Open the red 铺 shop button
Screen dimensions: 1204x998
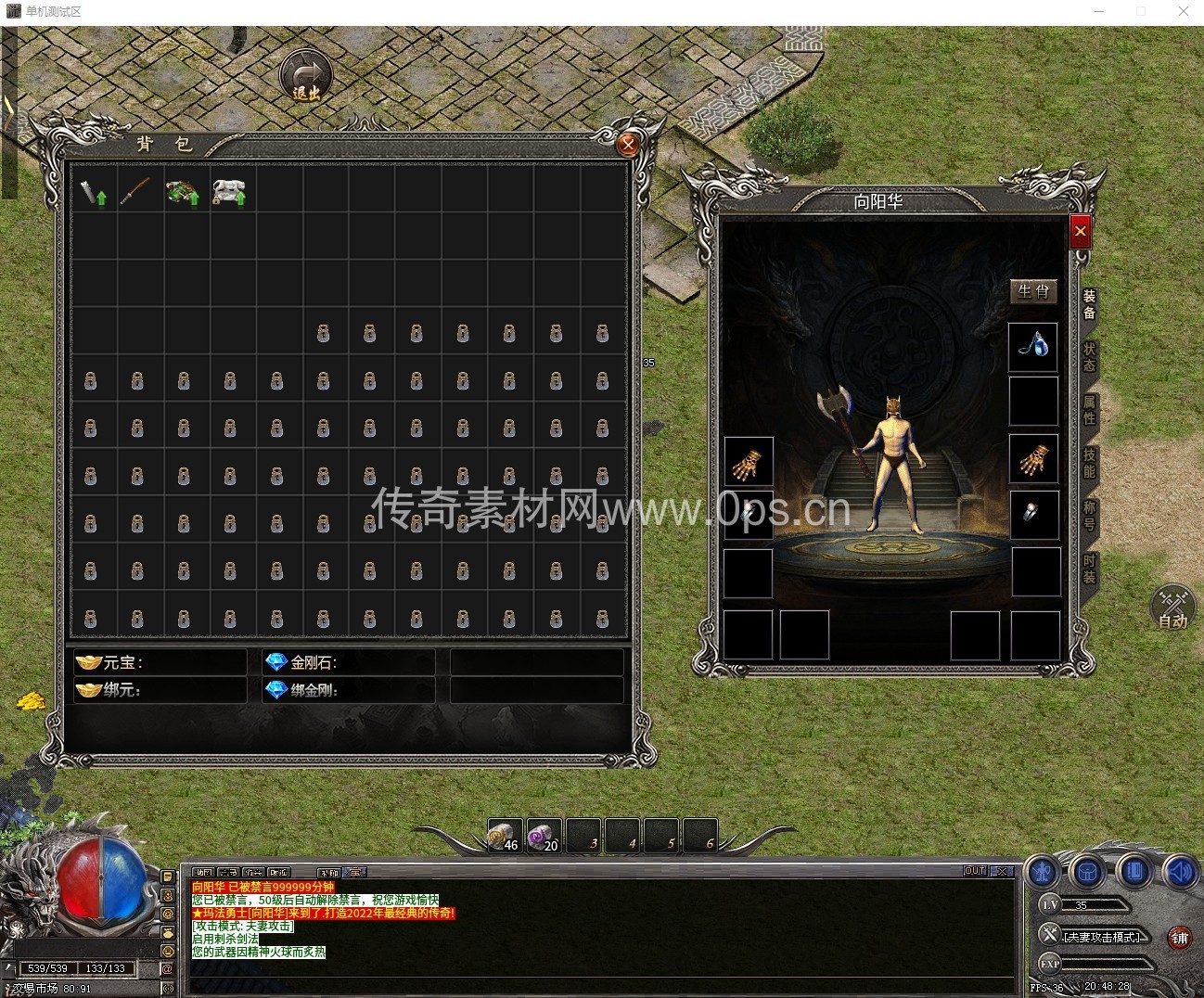[x=1179, y=938]
